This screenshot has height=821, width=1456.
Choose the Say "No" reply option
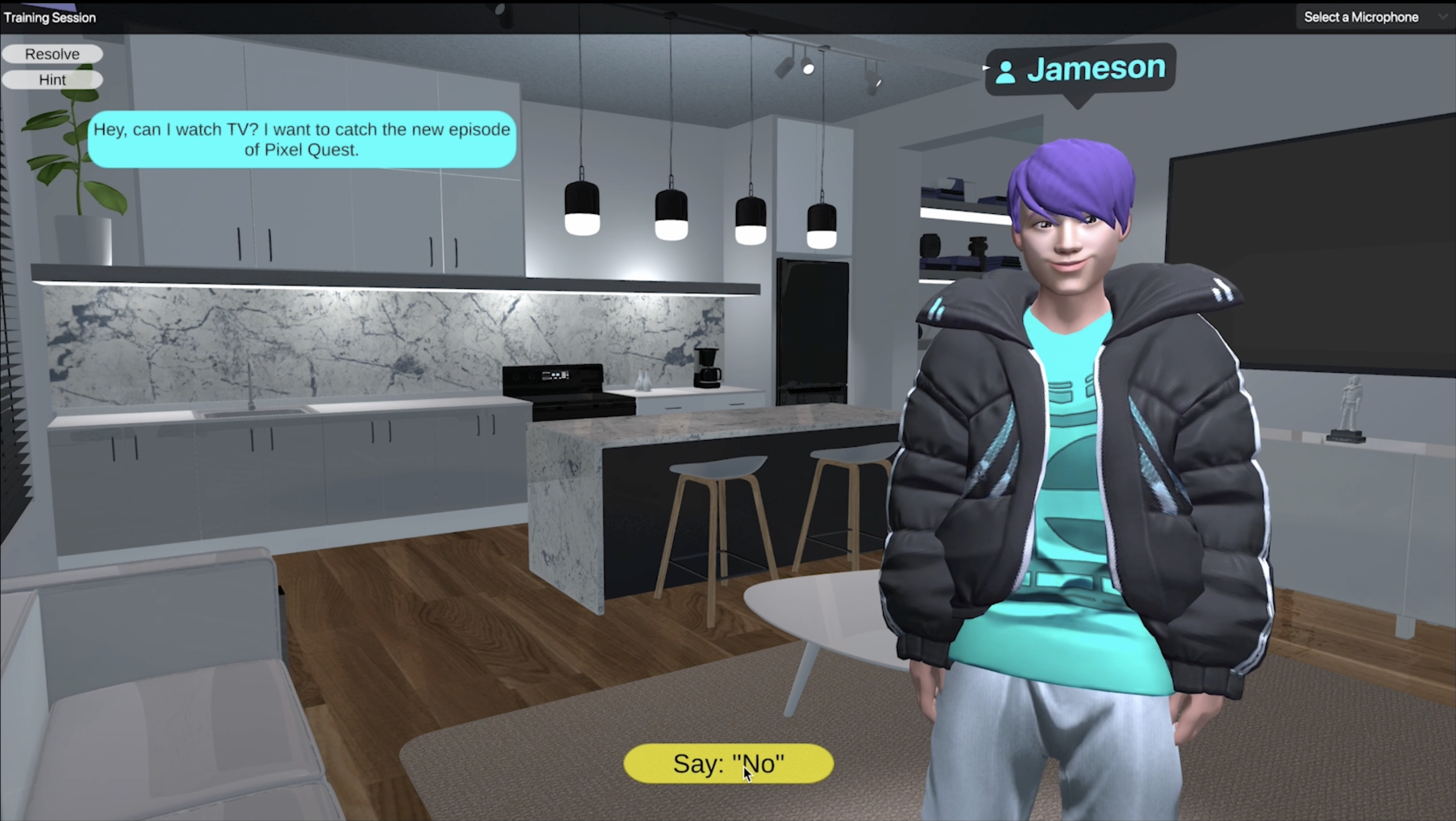(728, 763)
